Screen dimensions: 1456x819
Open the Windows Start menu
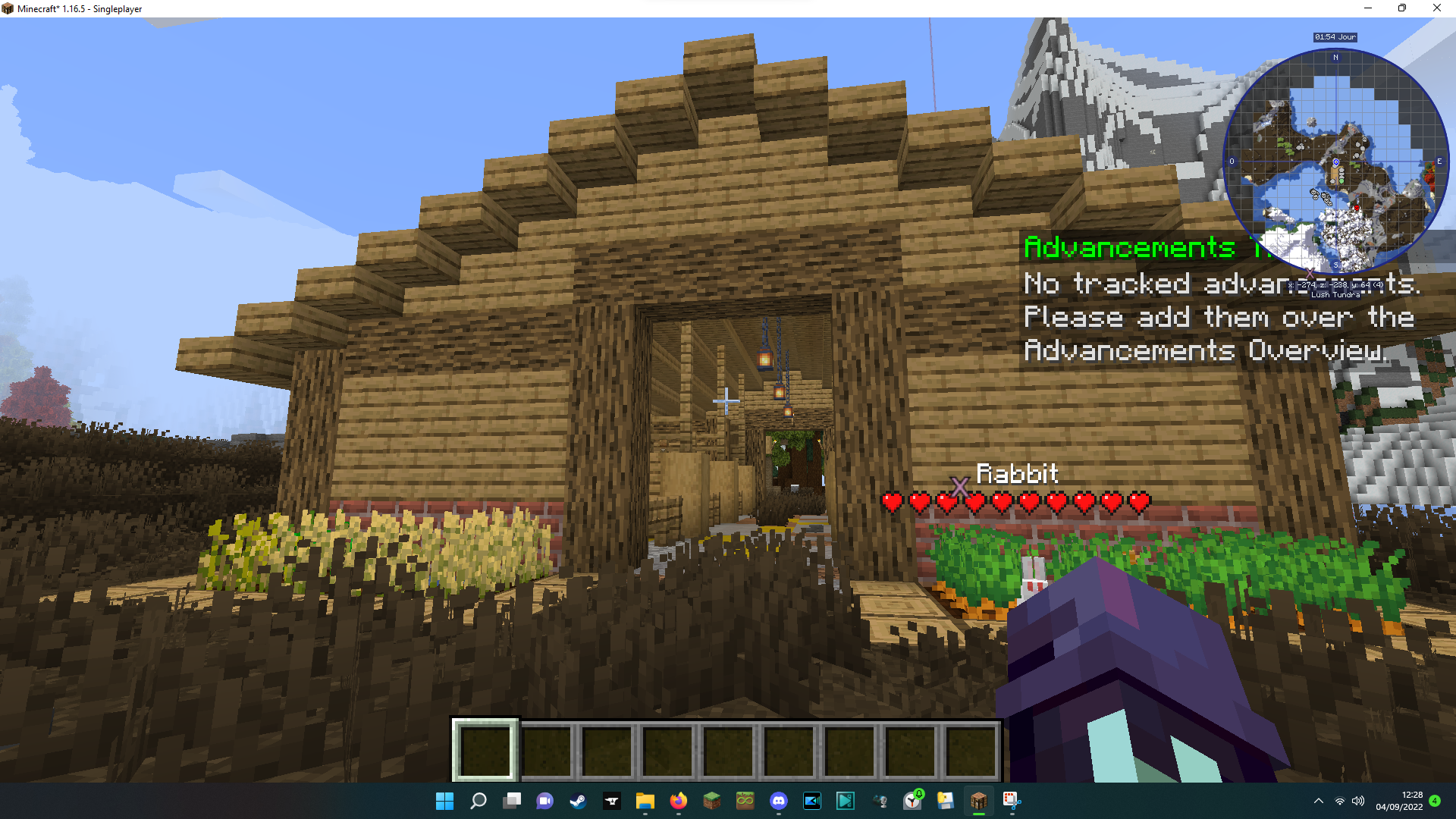(x=444, y=802)
